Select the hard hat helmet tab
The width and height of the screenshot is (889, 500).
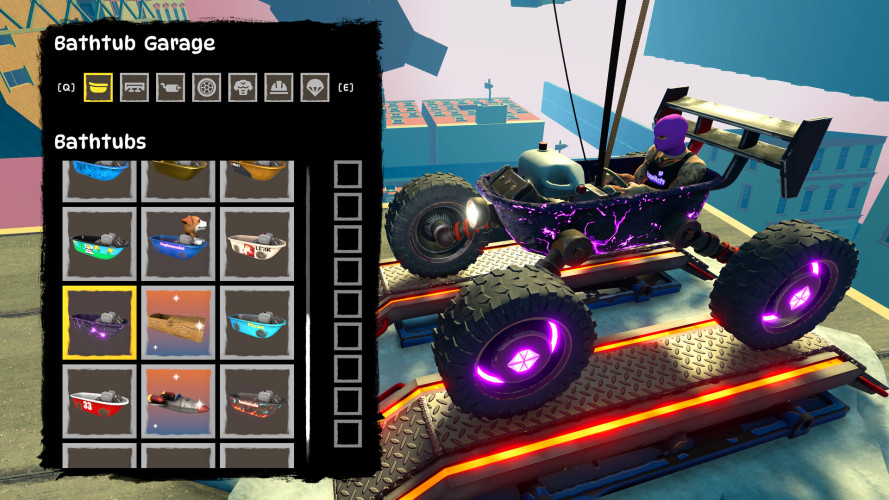point(279,87)
